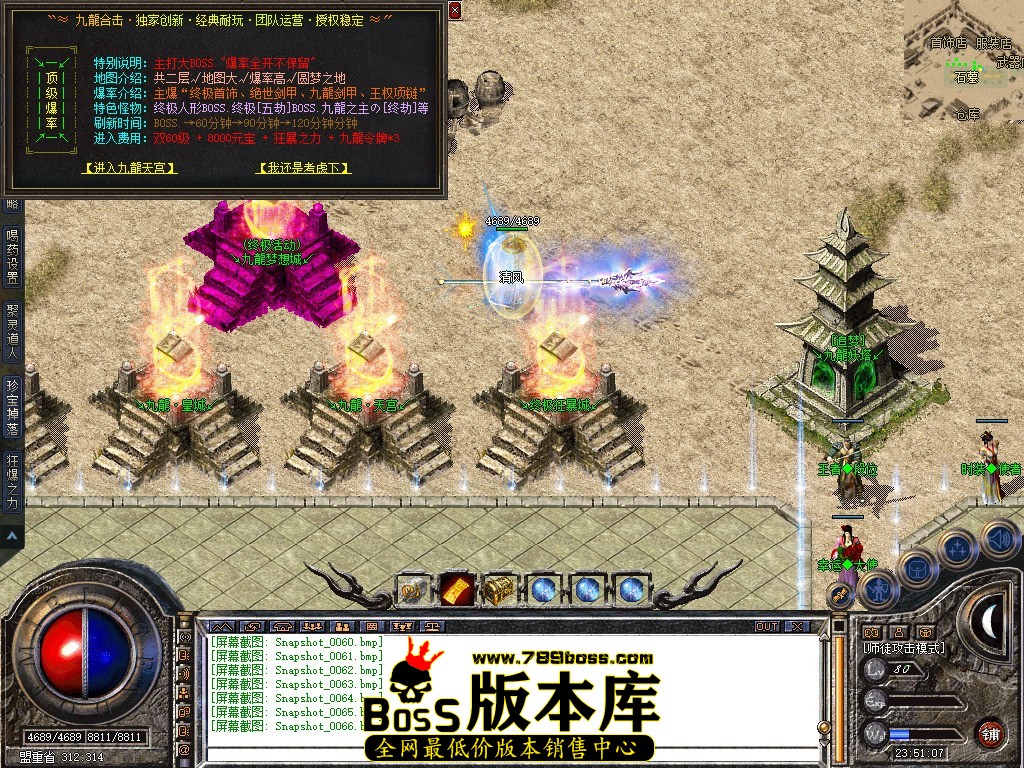Open the 珍宝掉落 side tab
1024x768 pixels.
pos(12,404)
